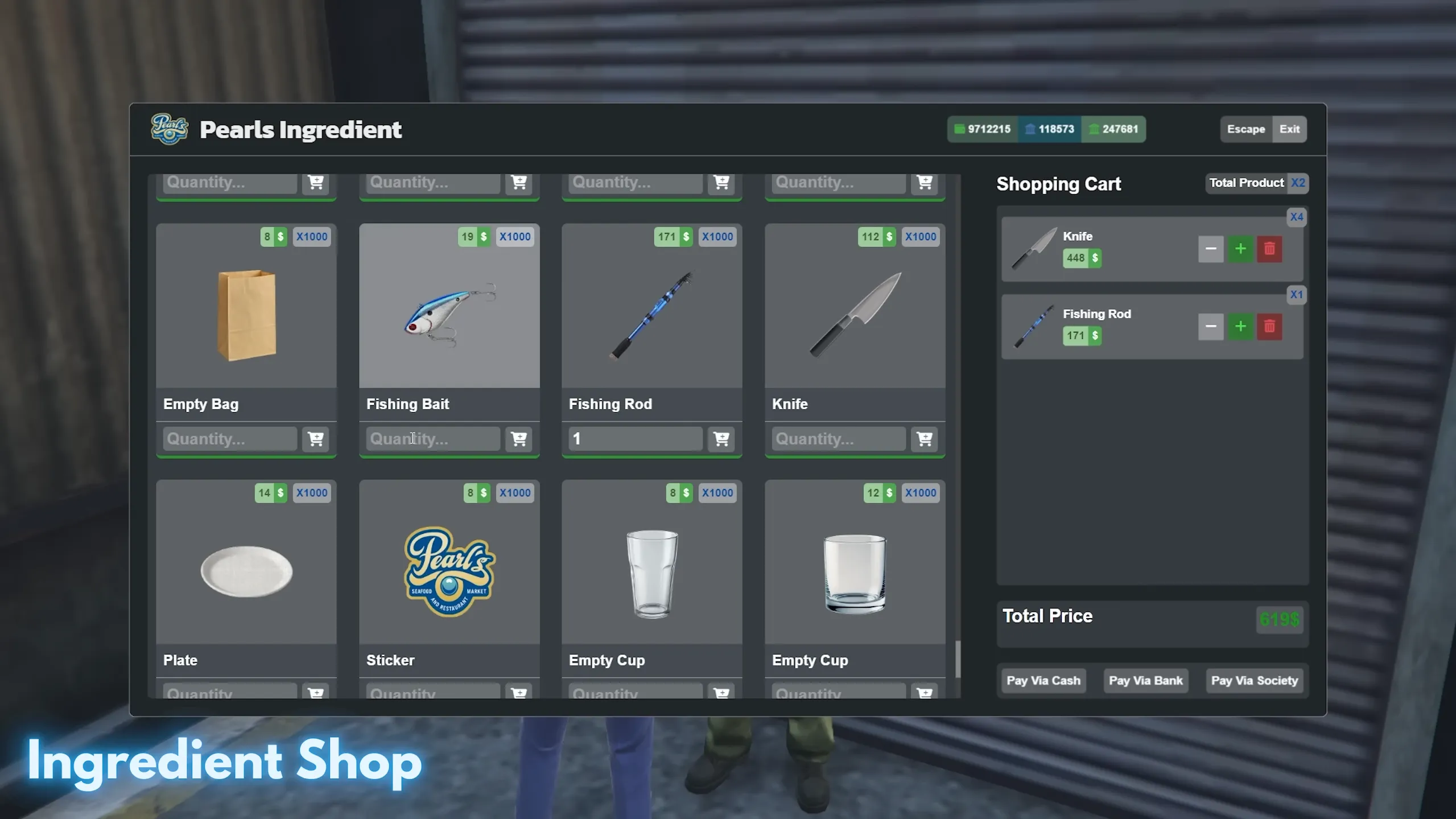1456x819 pixels.
Task: Click the Pearls logo in the header
Action: tap(168, 129)
